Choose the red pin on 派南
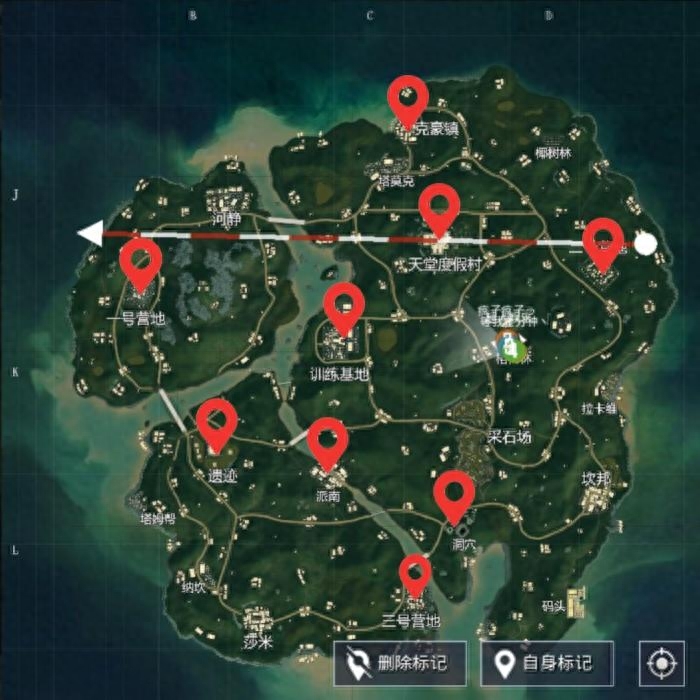Screen dimensions: 700x700 [327, 439]
